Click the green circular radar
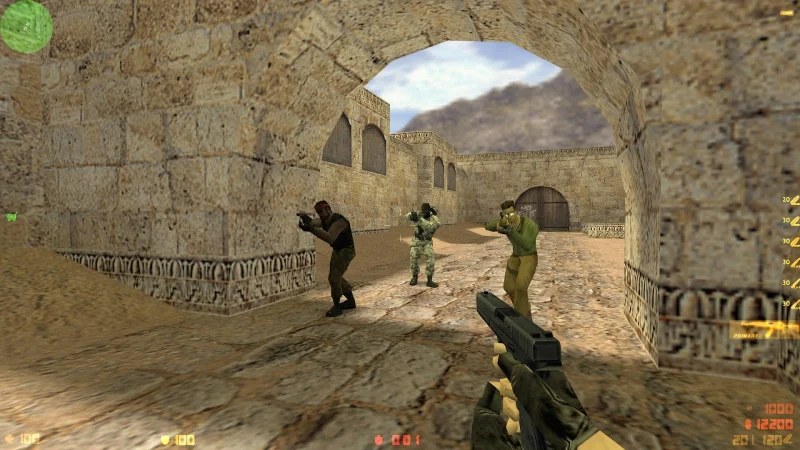 tap(26, 26)
